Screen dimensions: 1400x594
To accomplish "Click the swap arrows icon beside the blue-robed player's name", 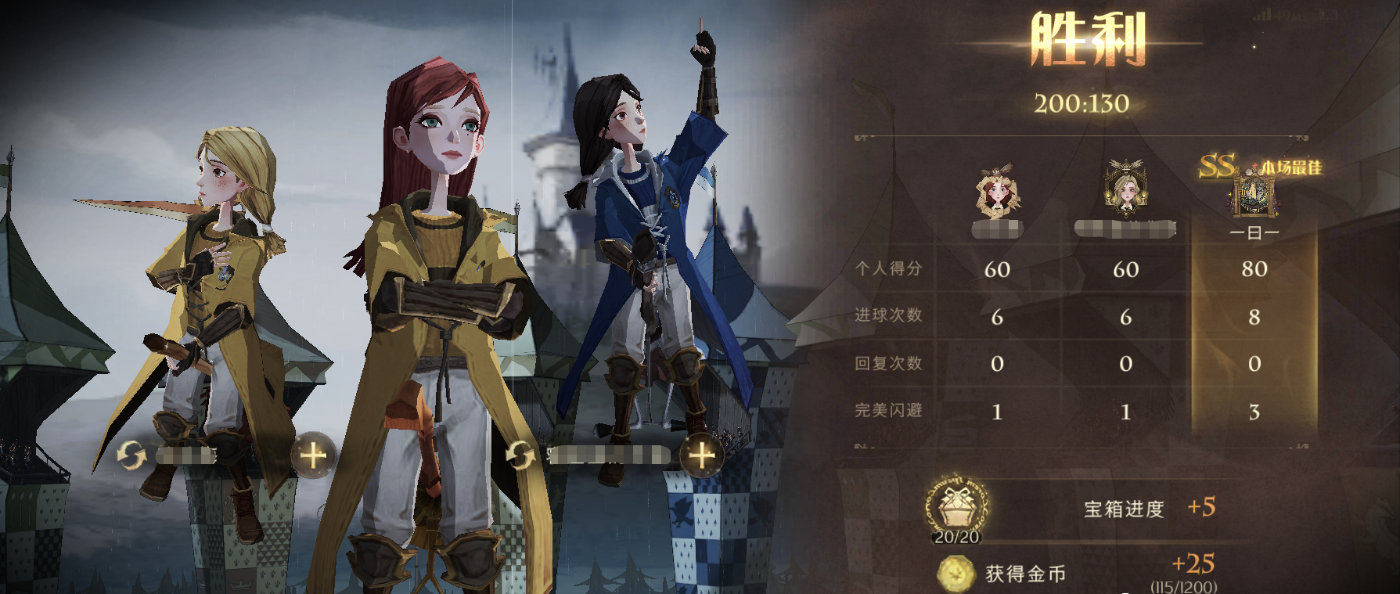I will [519, 455].
